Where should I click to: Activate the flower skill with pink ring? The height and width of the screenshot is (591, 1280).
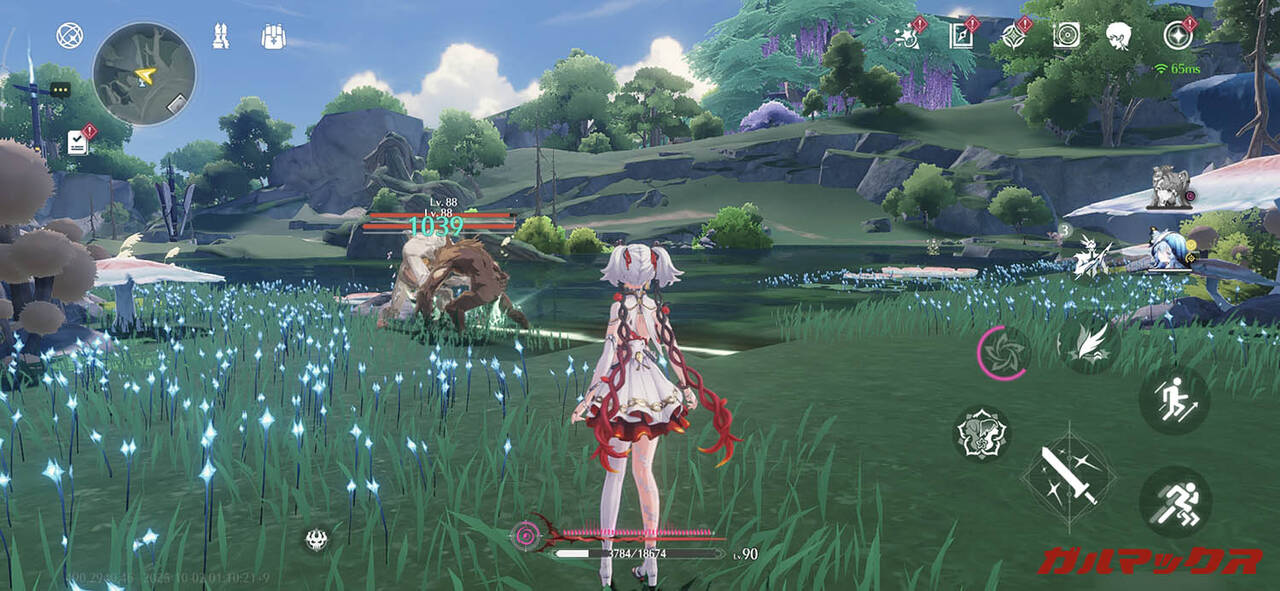(1002, 353)
